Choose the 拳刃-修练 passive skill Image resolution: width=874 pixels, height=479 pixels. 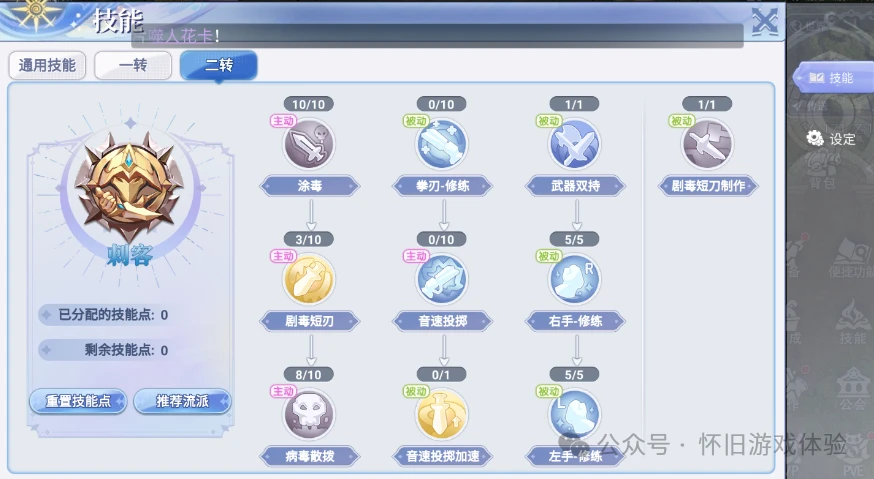442,144
